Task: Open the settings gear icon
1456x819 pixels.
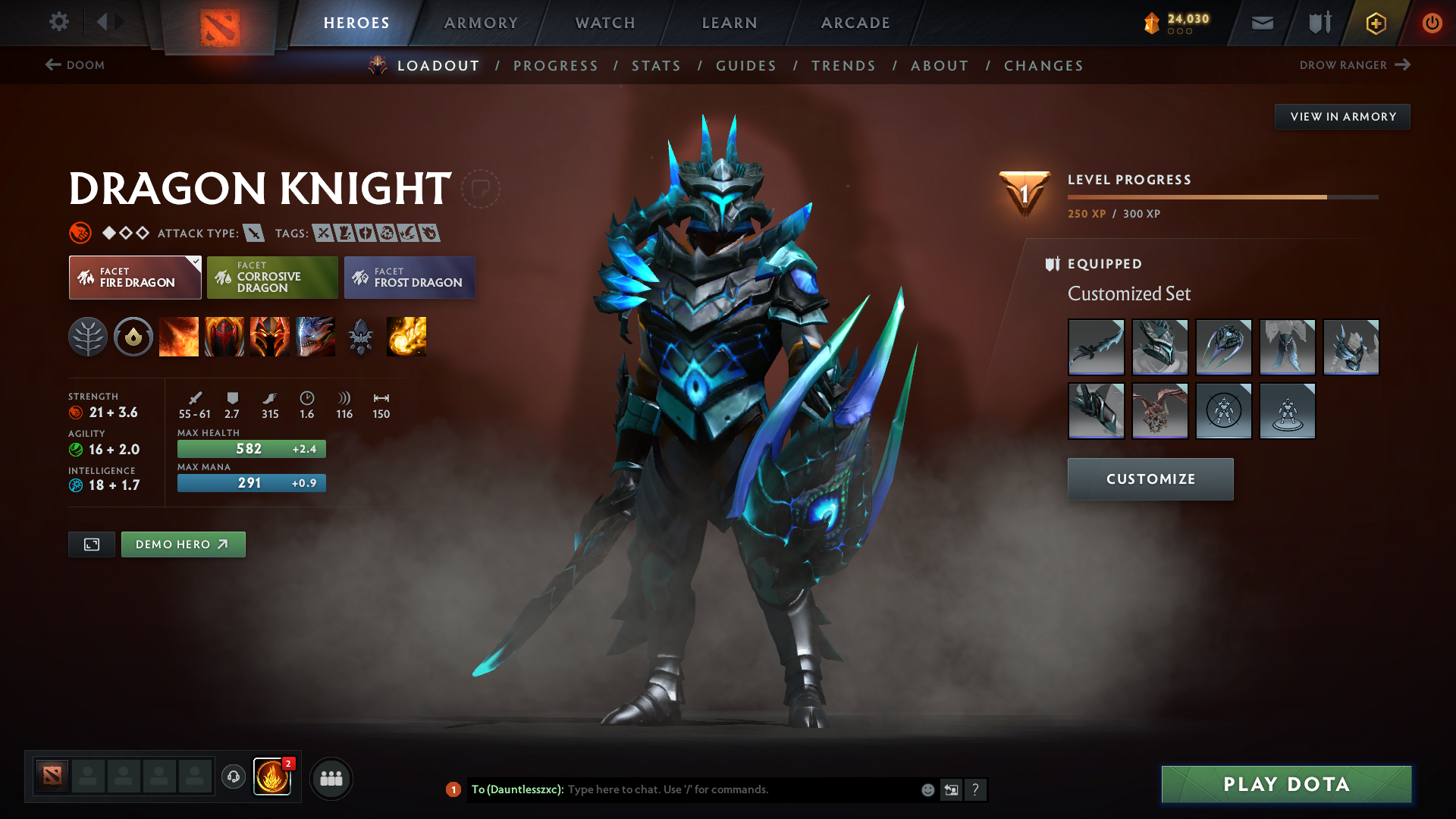Action: (59, 22)
